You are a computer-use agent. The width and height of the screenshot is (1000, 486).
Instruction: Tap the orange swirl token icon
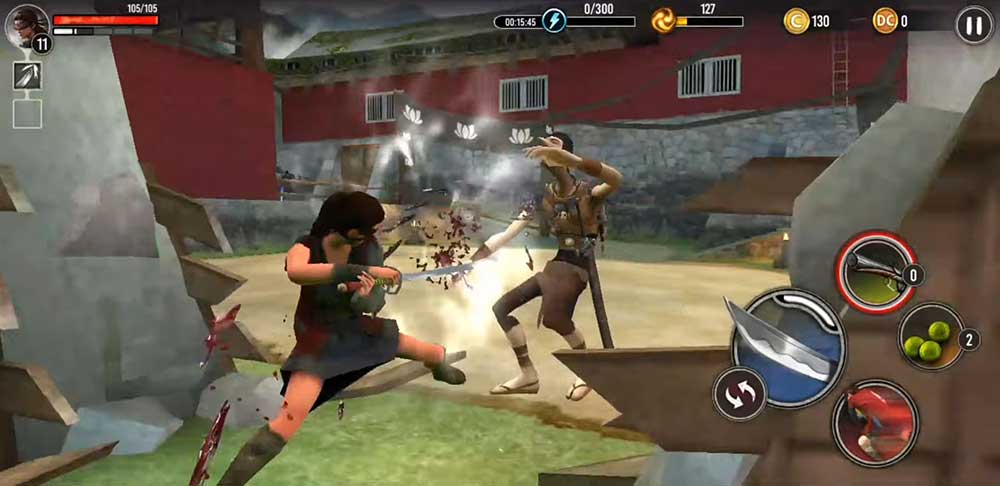(663, 21)
